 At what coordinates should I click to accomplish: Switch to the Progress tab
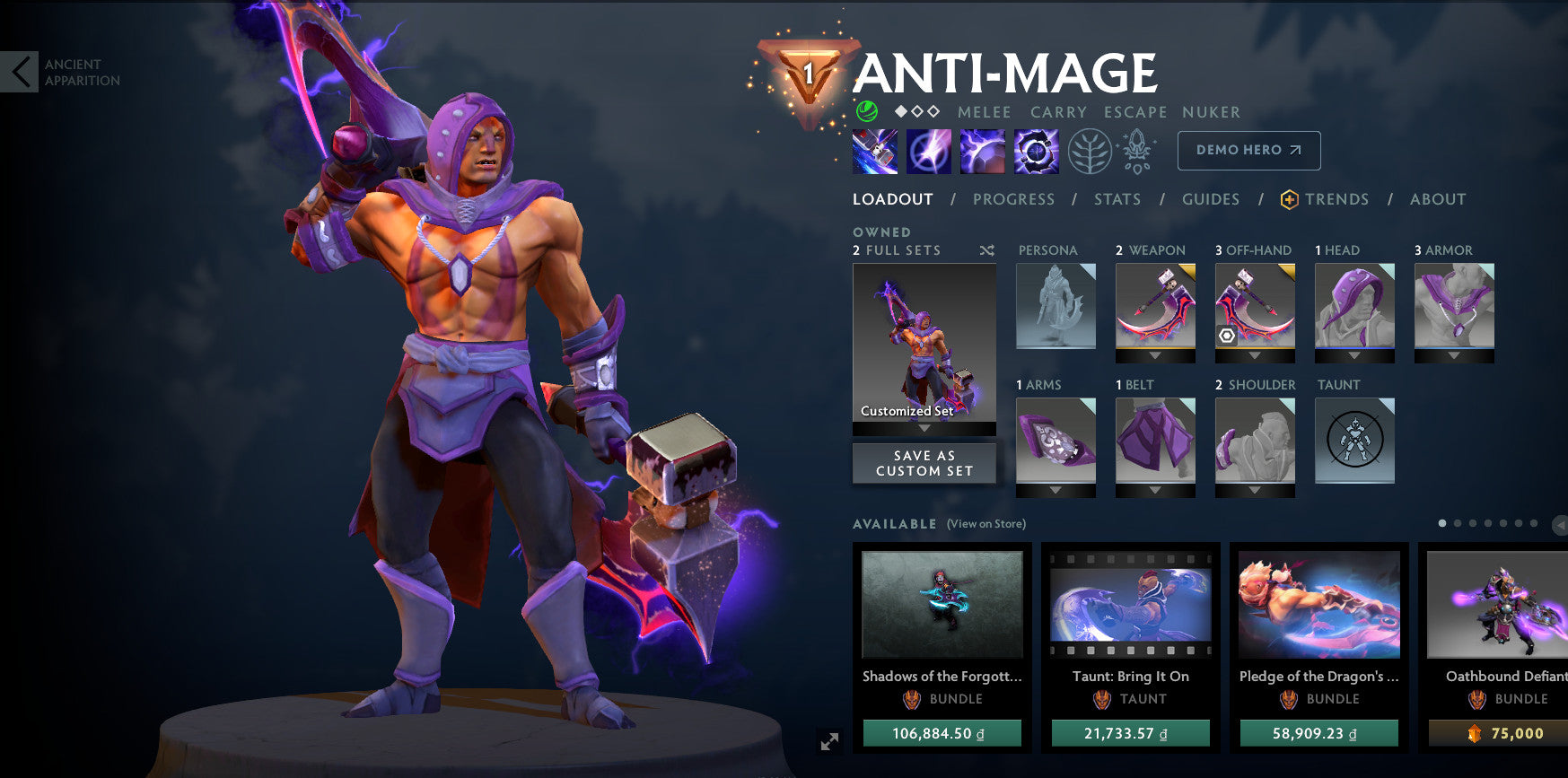tap(1013, 199)
